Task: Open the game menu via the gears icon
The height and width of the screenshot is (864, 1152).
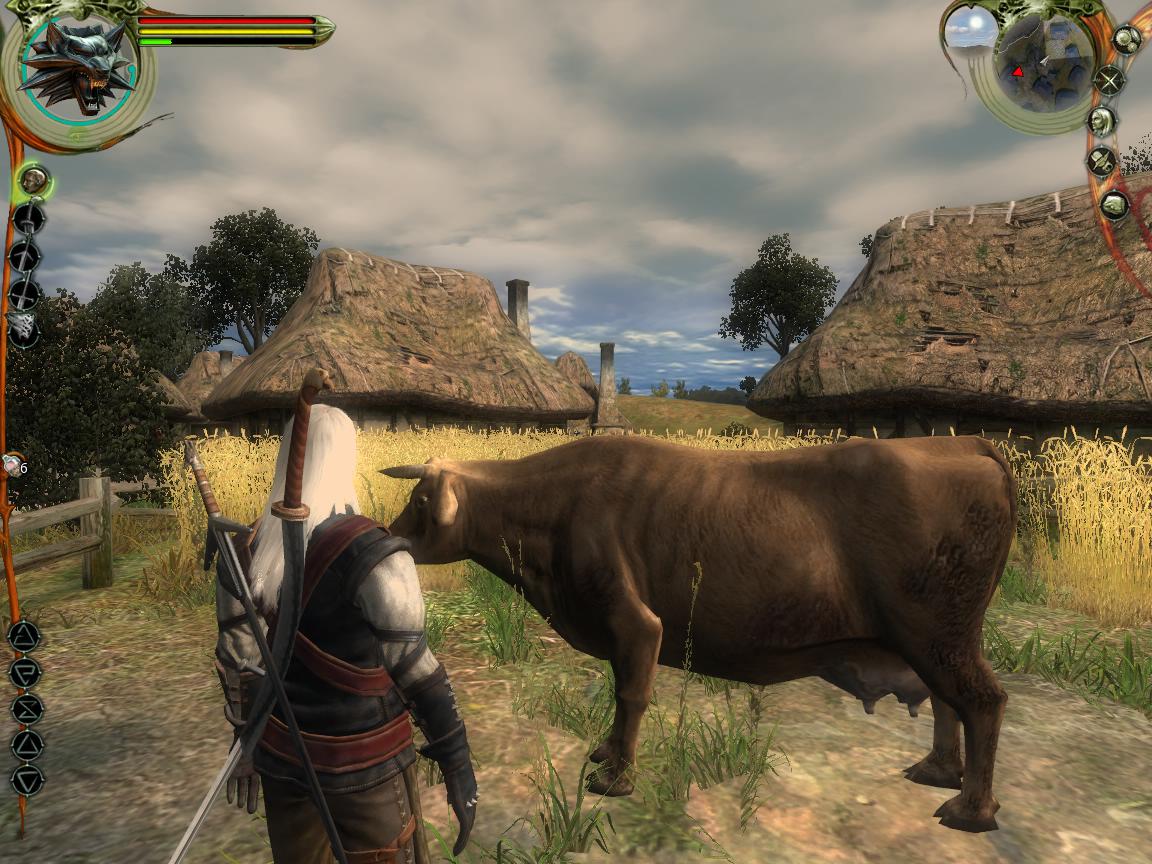Action: pyautogui.click(x=1127, y=40)
